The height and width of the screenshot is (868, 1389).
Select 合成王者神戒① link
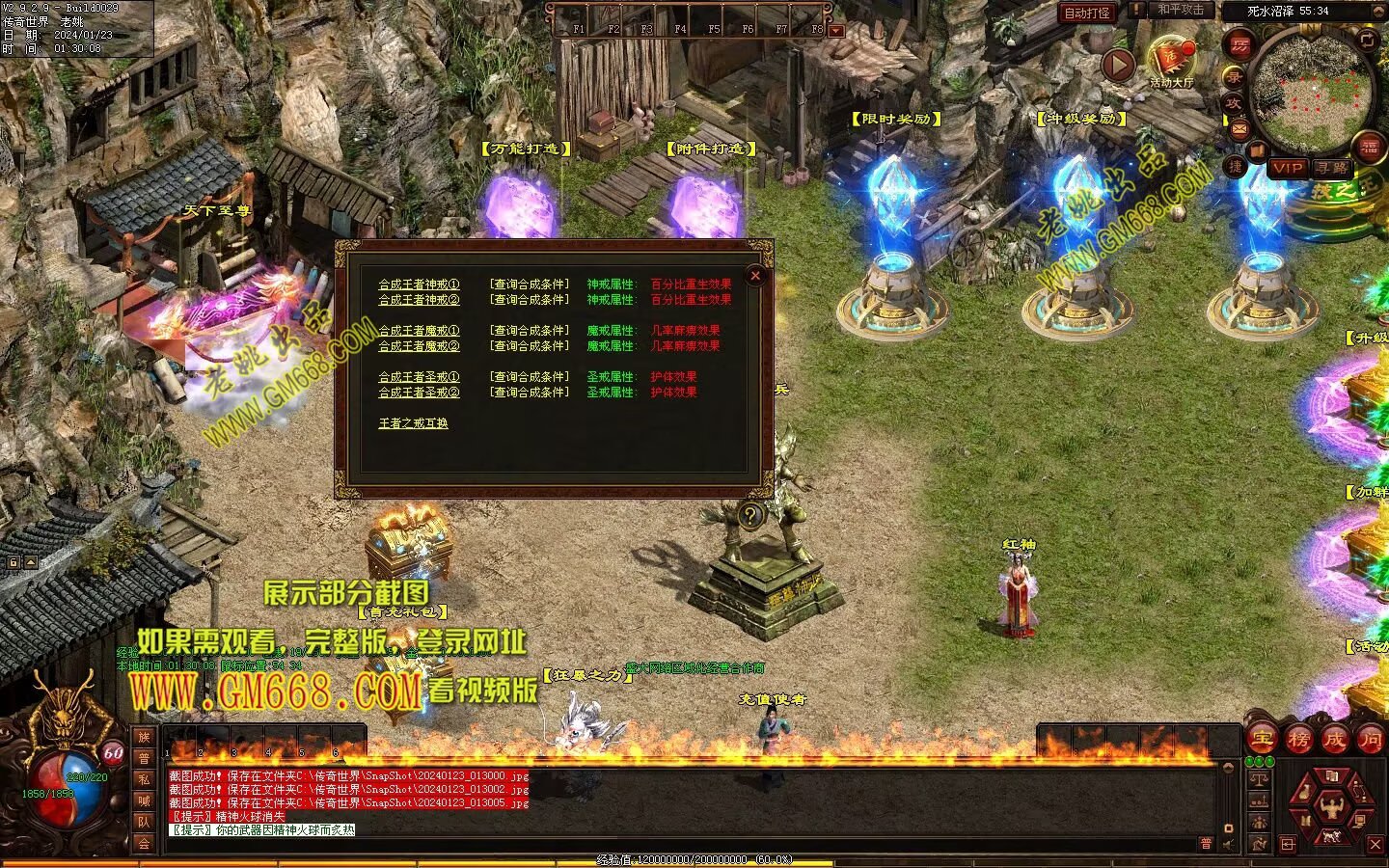tap(419, 285)
